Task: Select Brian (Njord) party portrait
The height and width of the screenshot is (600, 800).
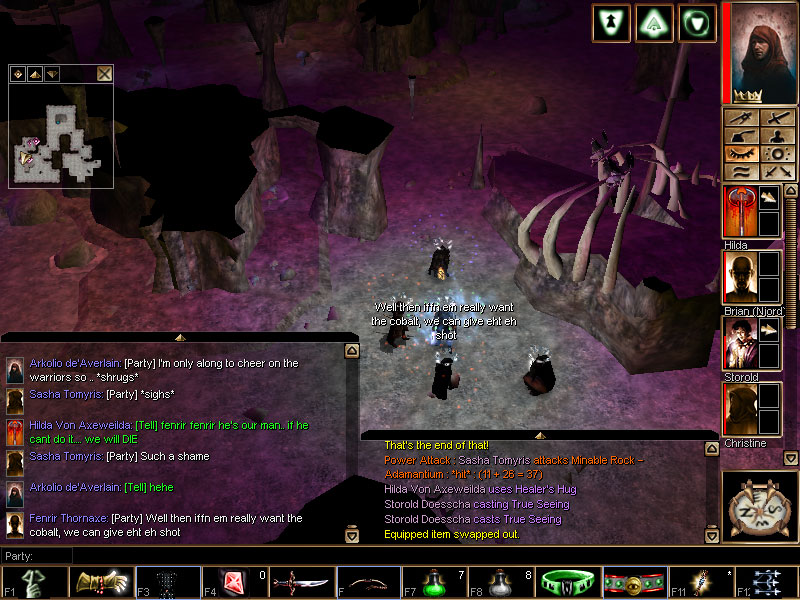Action: 739,277
